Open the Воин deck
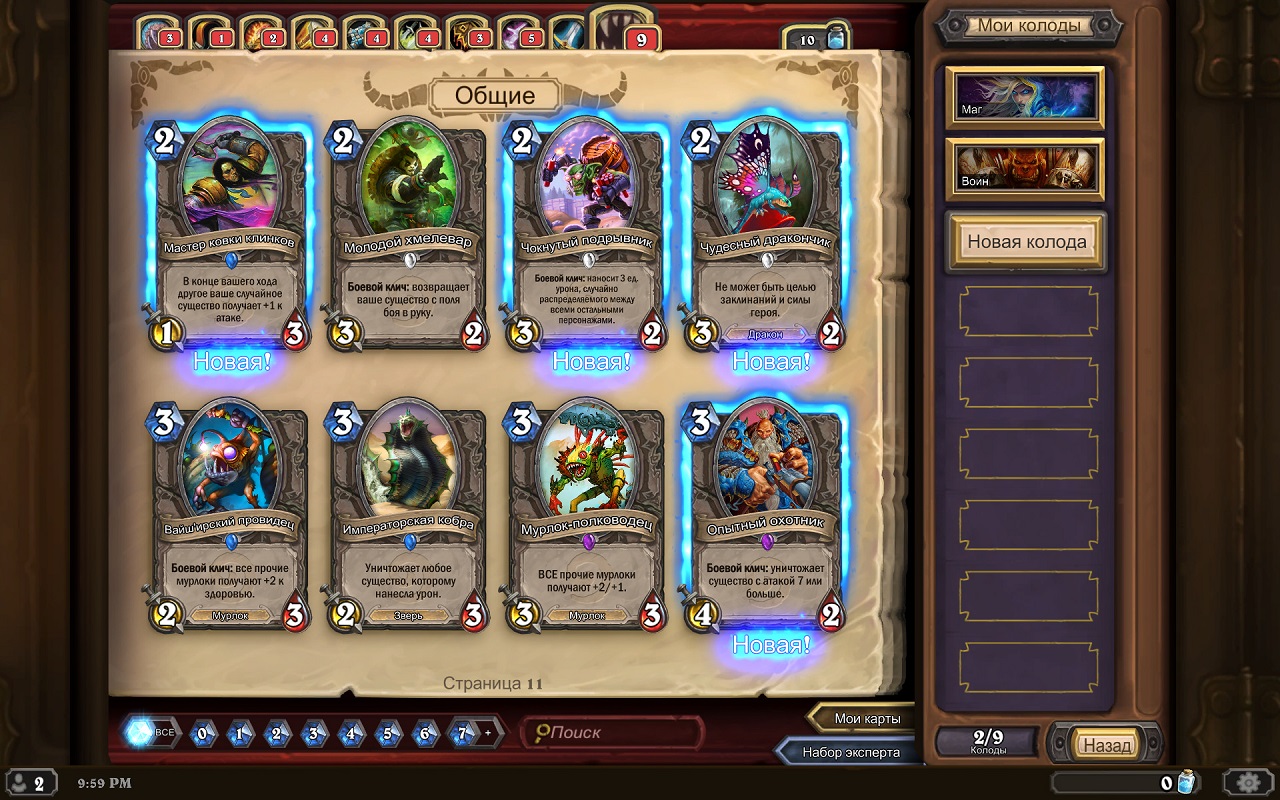 click(x=1025, y=169)
